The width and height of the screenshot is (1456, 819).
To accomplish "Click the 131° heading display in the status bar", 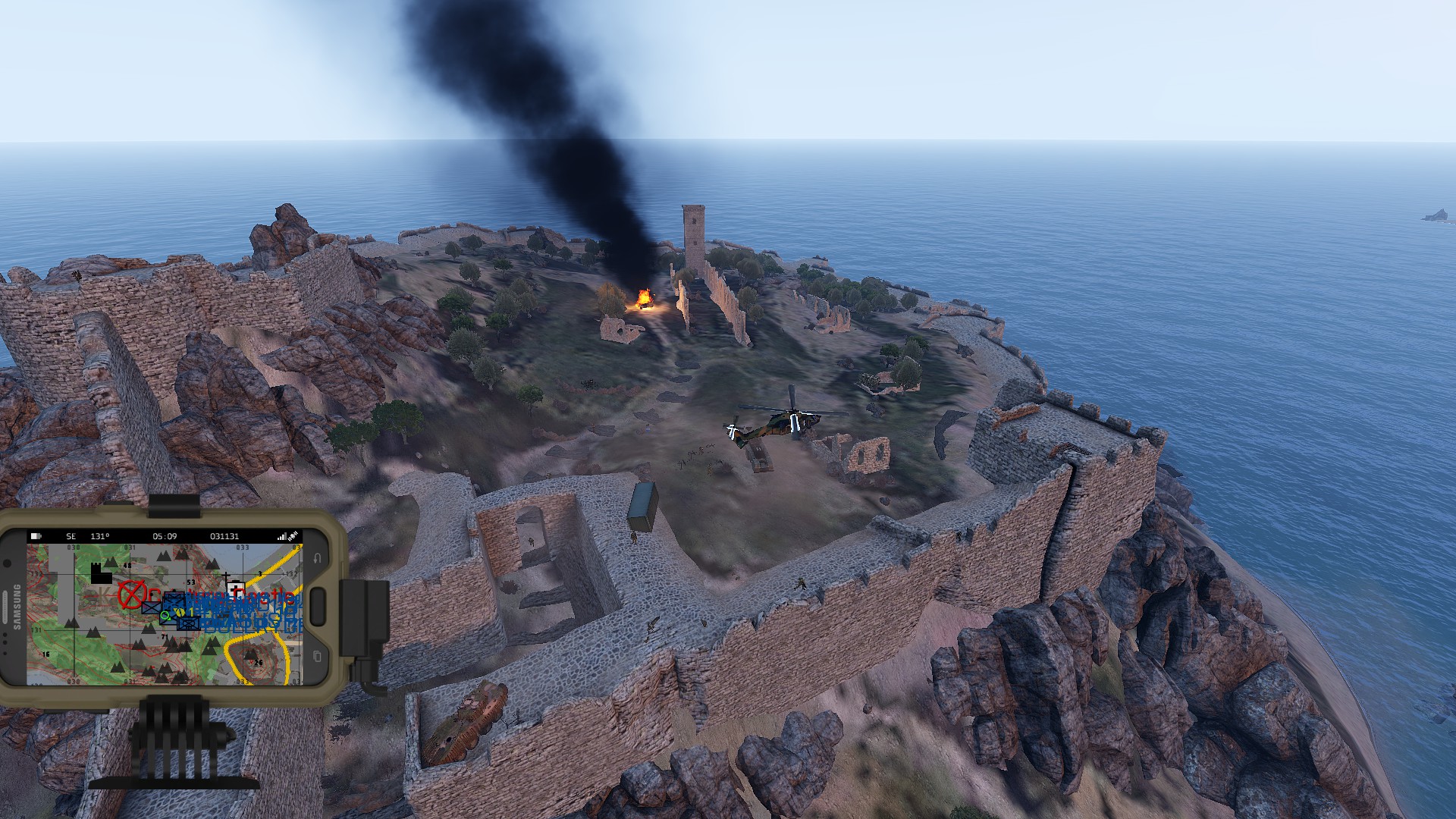I will tap(99, 536).
